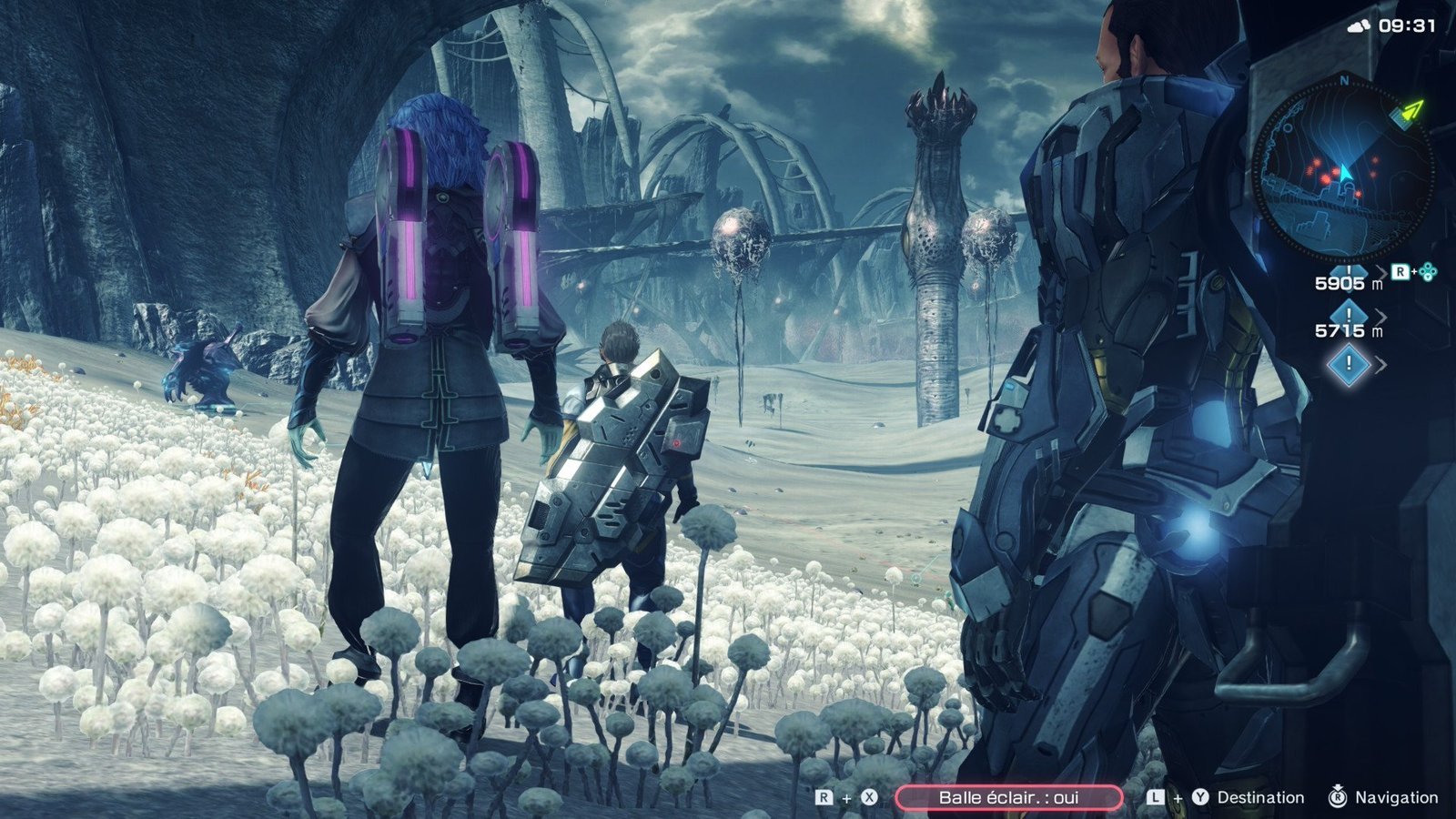Activate the Navigation option
This screenshot has height=819, width=1456.
(1396, 797)
